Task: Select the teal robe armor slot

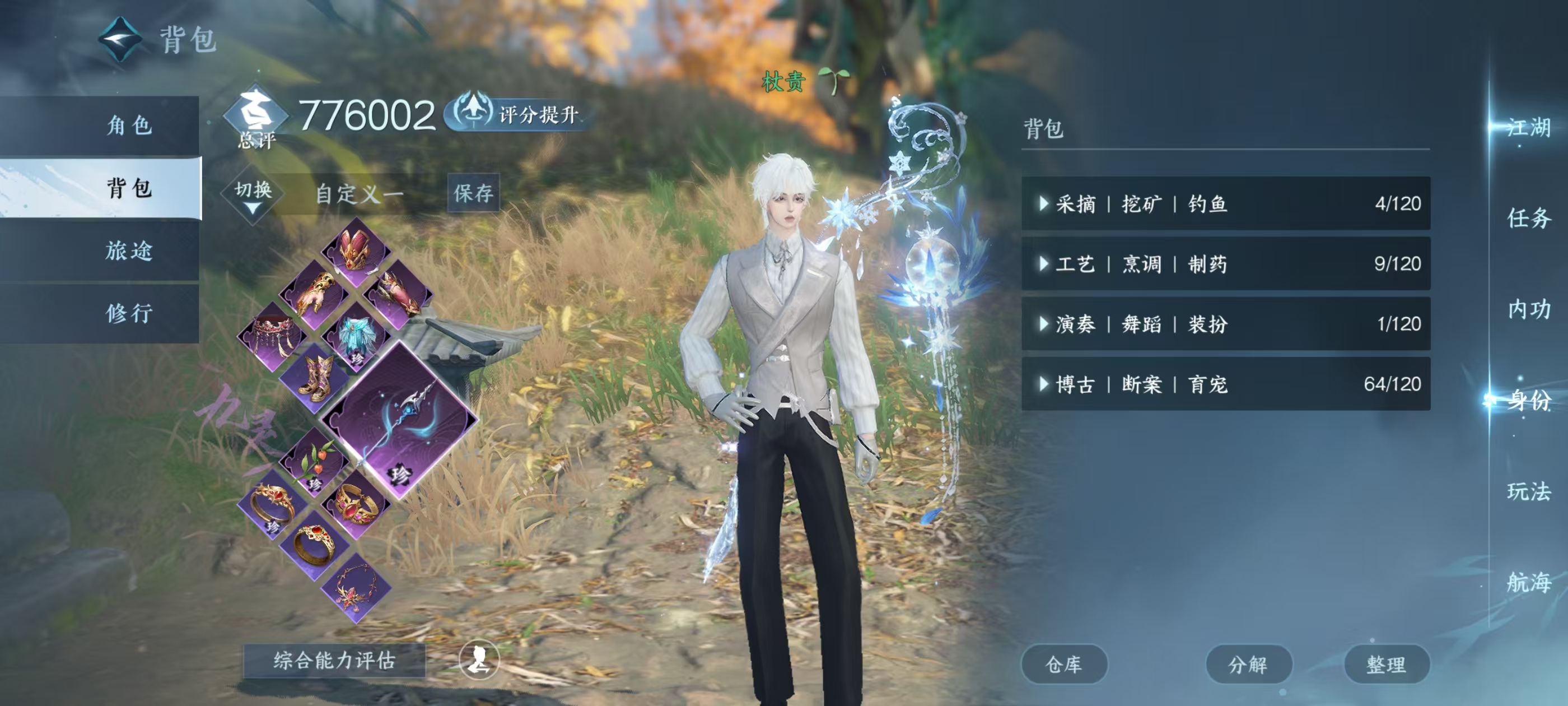Action: coord(357,337)
